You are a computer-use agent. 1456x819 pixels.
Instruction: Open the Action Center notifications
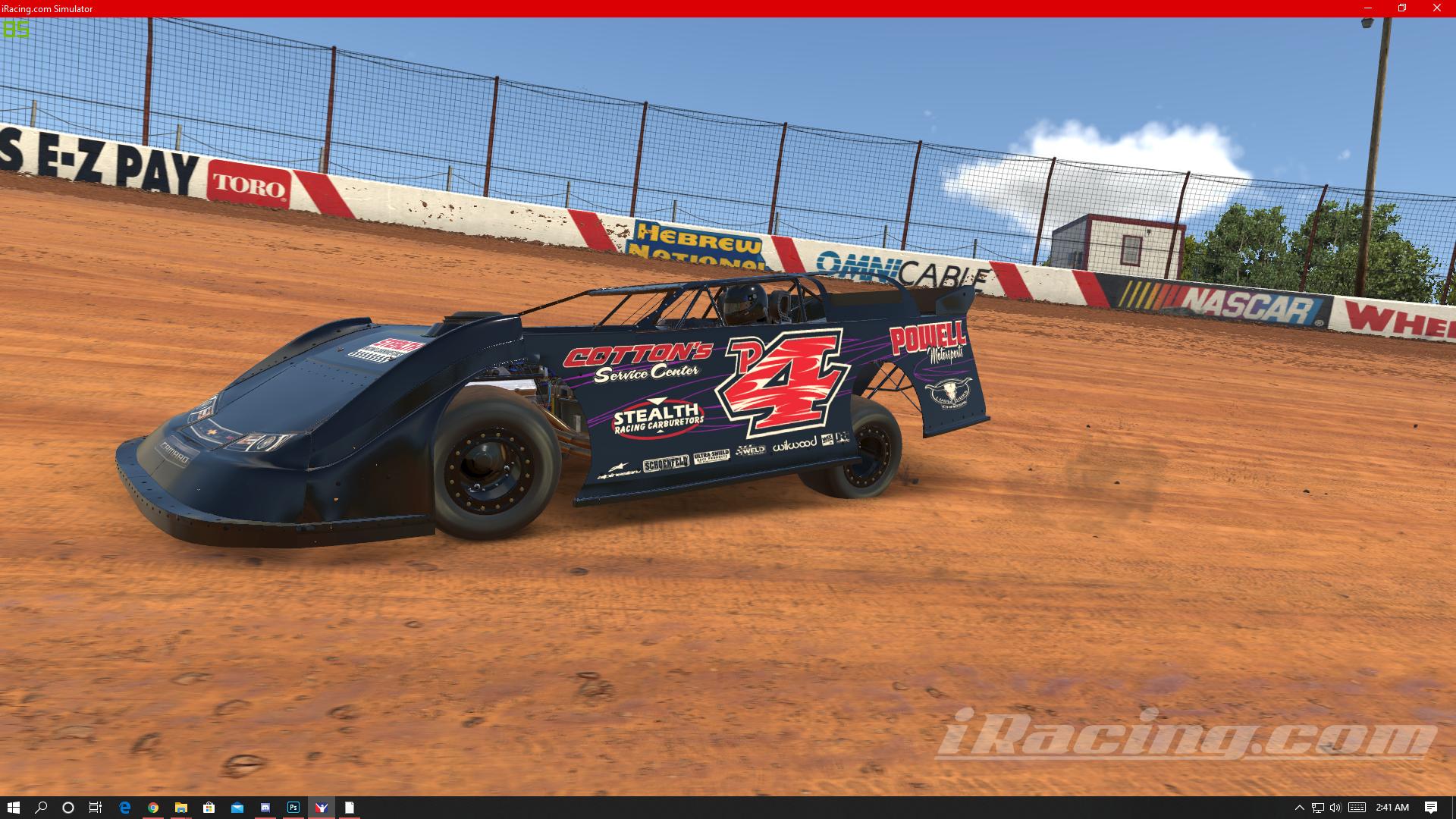coord(1430,808)
